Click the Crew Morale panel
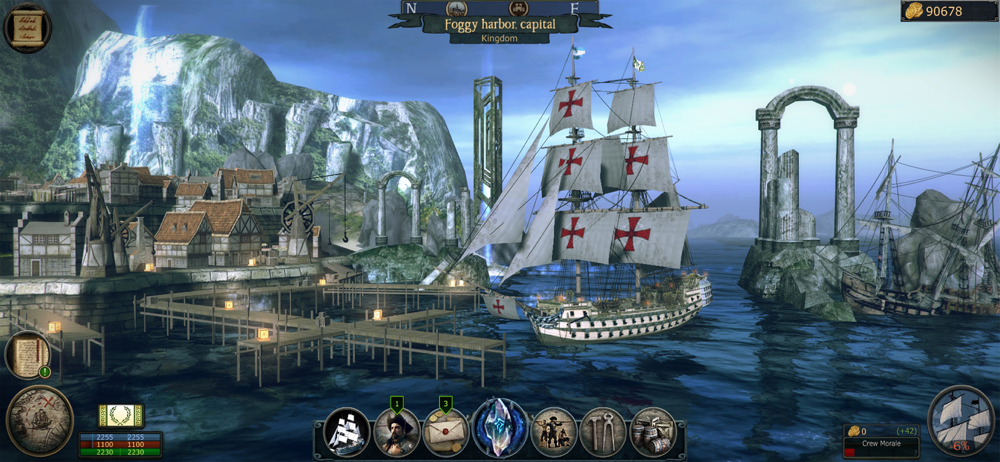The width and height of the screenshot is (1000, 462). (881, 441)
